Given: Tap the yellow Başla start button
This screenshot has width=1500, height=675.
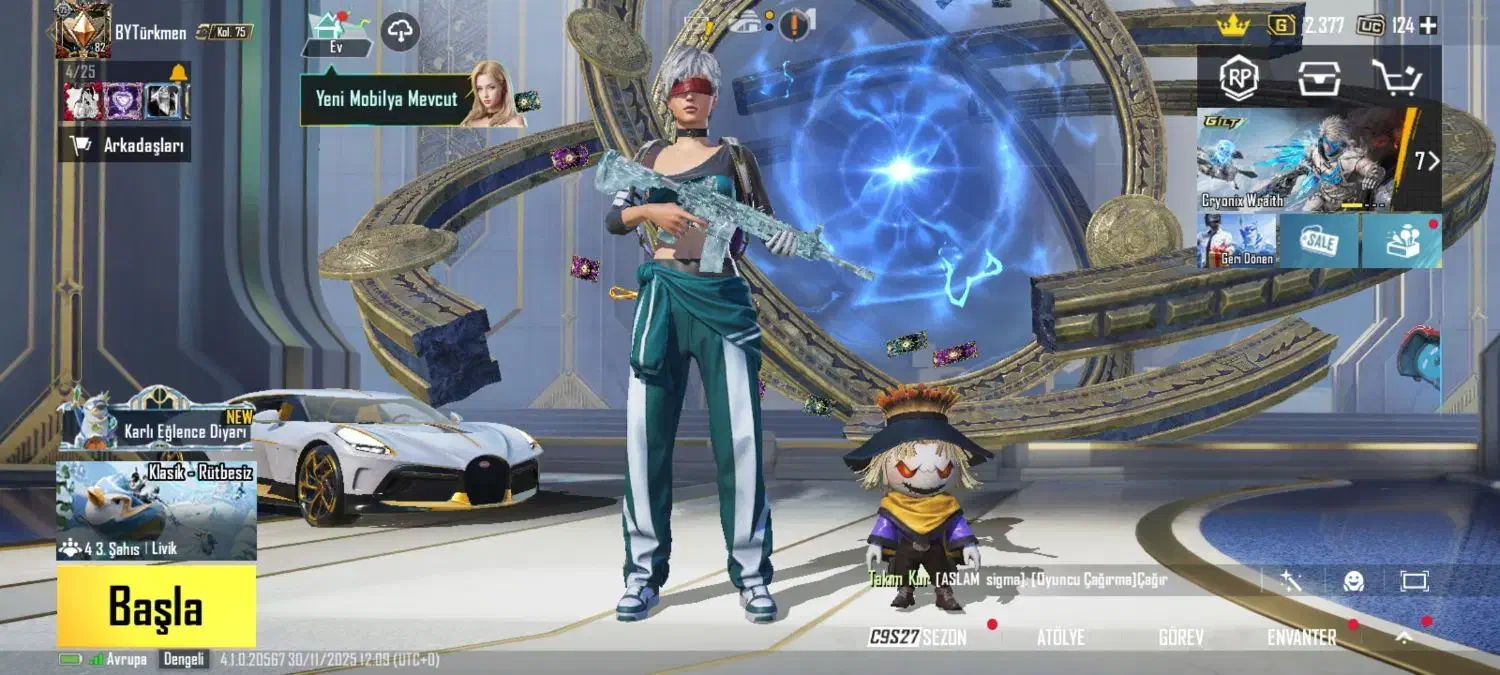Looking at the screenshot, I should pyautogui.click(x=156, y=607).
